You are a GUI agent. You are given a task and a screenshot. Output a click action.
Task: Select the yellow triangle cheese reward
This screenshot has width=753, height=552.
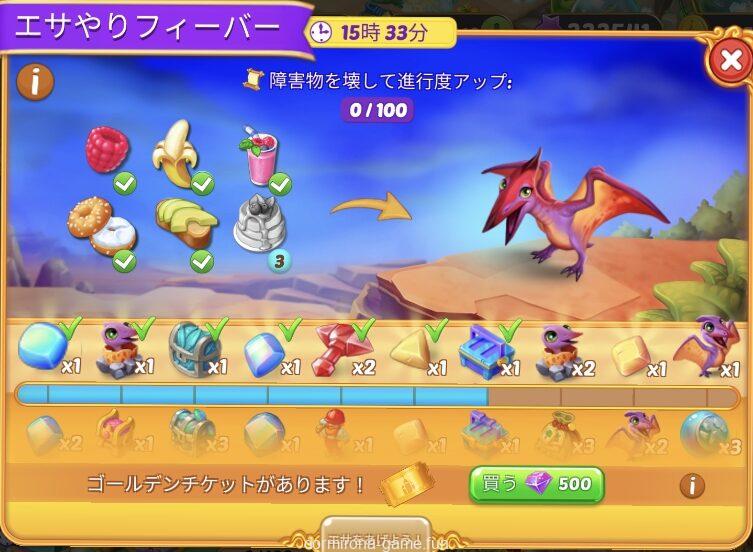coord(413,348)
